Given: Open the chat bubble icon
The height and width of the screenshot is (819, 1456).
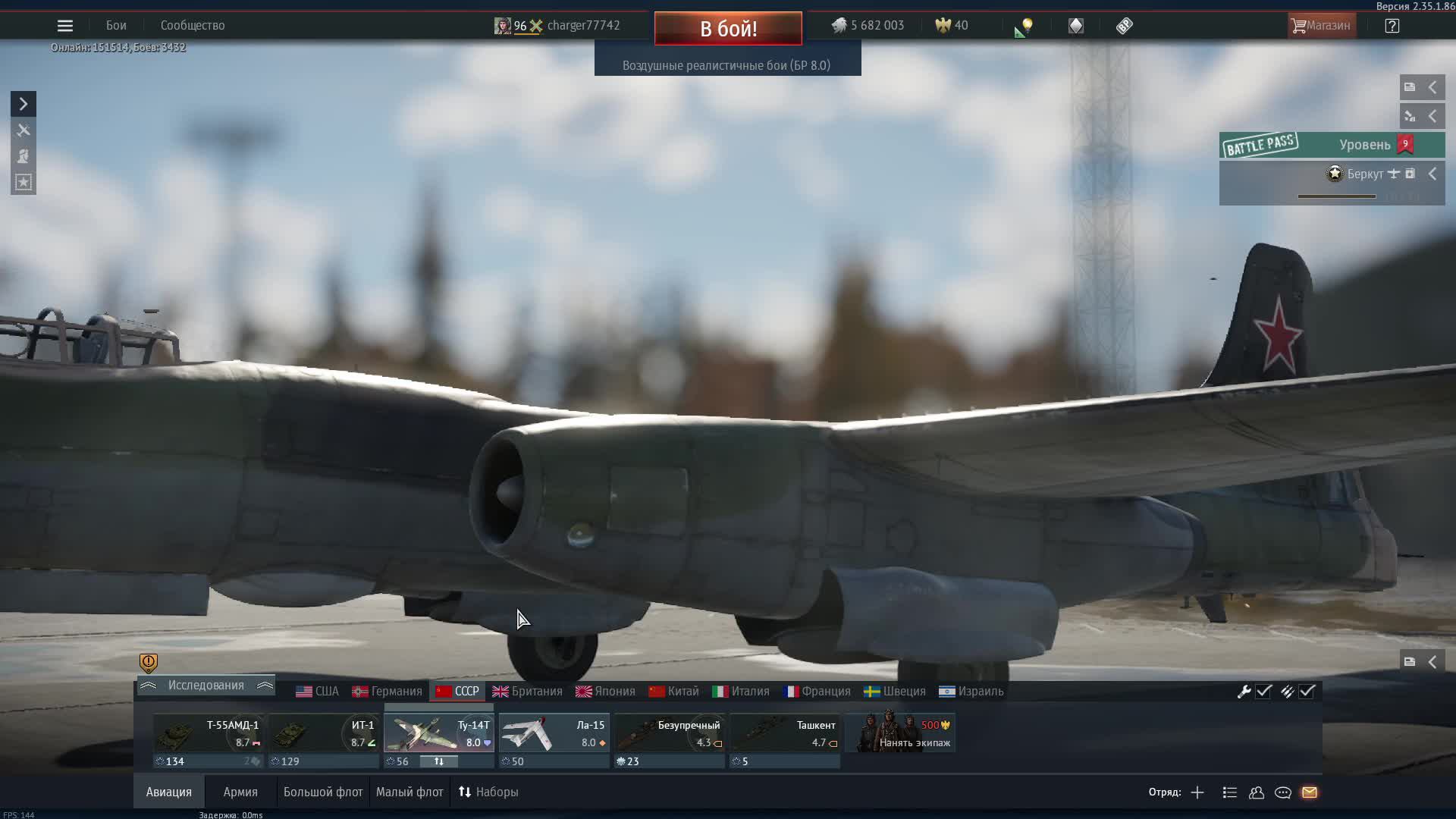Looking at the screenshot, I should pyautogui.click(x=1283, y=792).
